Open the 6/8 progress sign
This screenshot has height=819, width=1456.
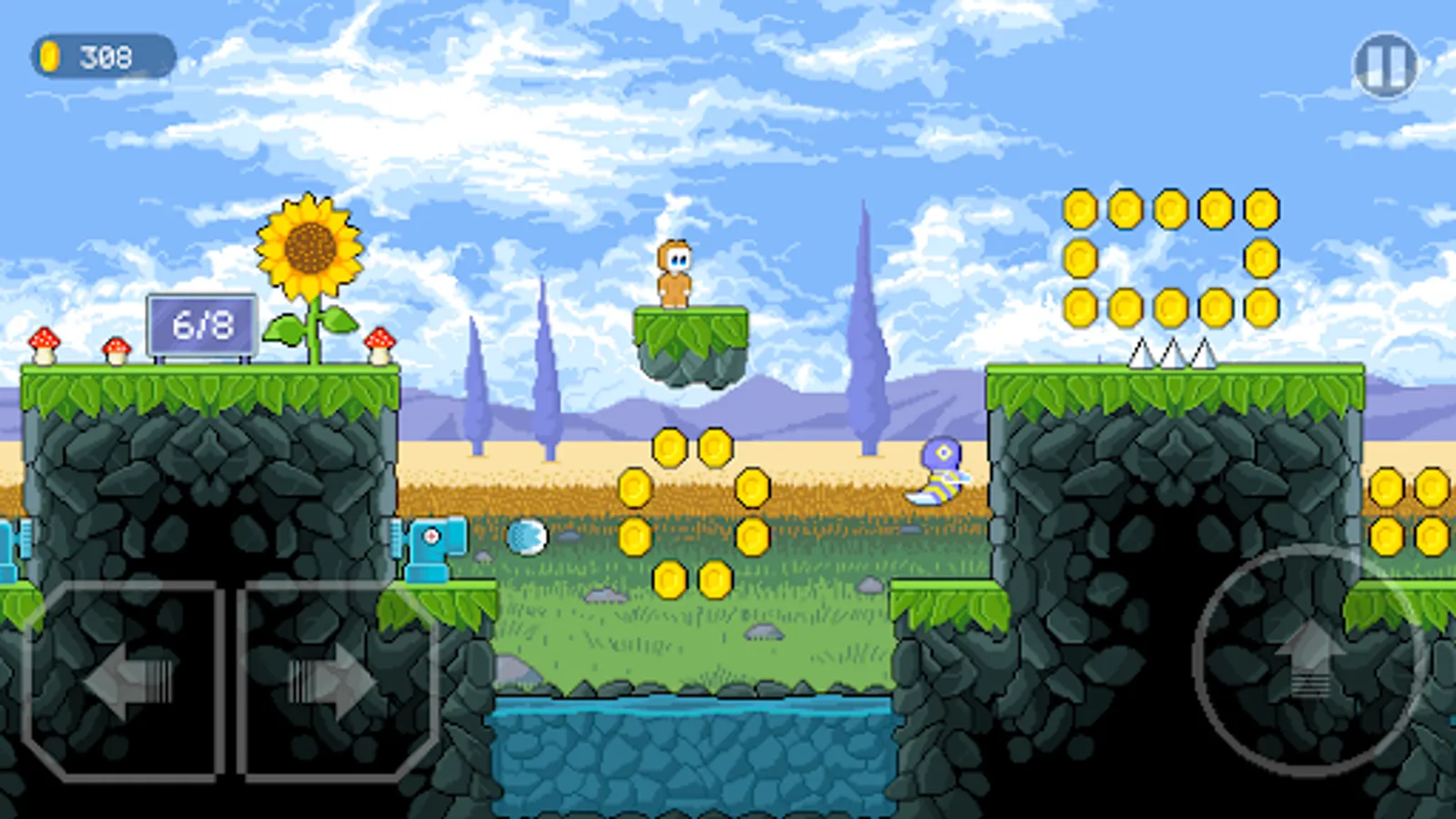pyautogui.click(x=202, y=323)
